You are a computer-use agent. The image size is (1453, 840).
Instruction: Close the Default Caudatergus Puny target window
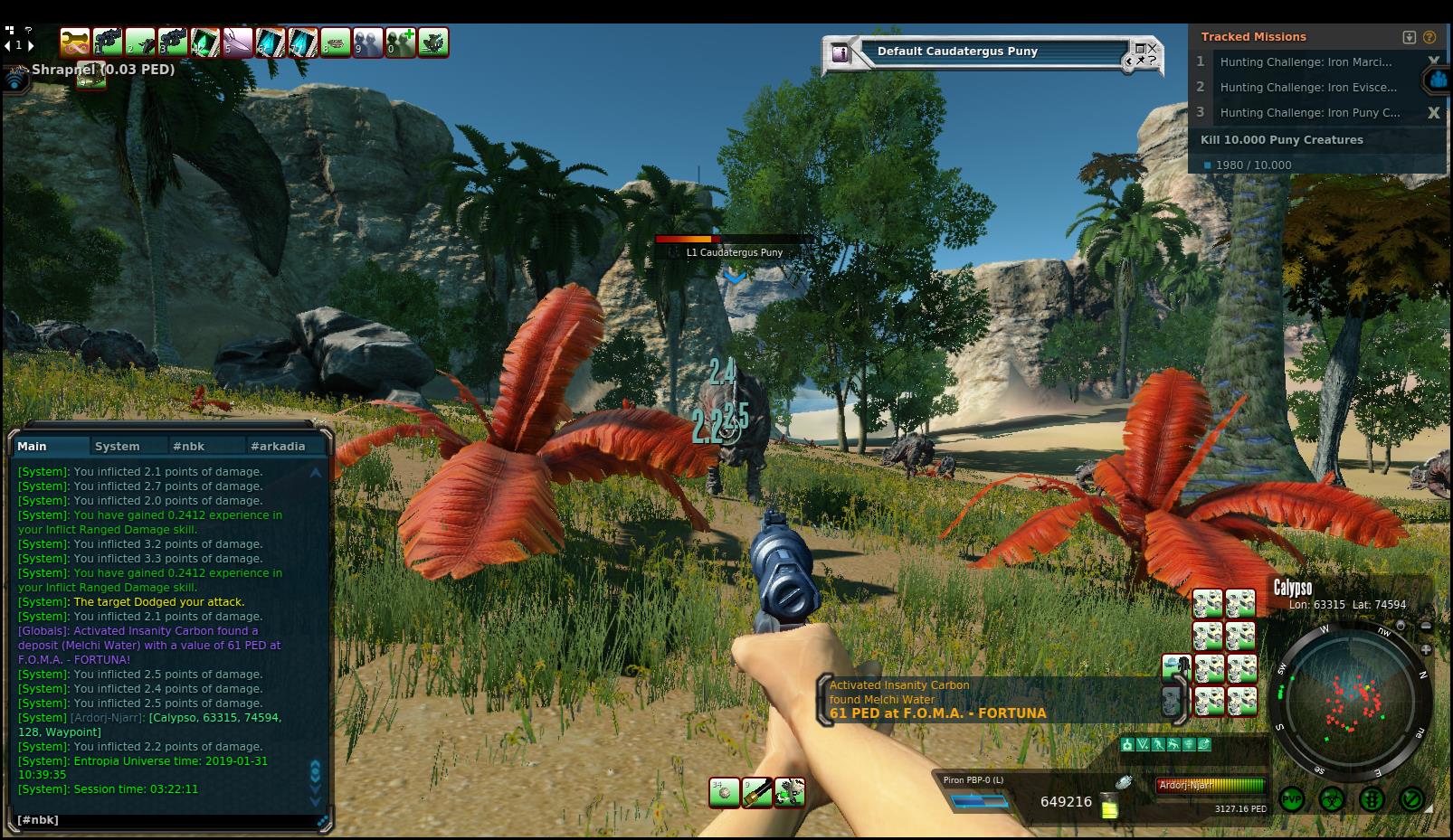point(1152,47)
